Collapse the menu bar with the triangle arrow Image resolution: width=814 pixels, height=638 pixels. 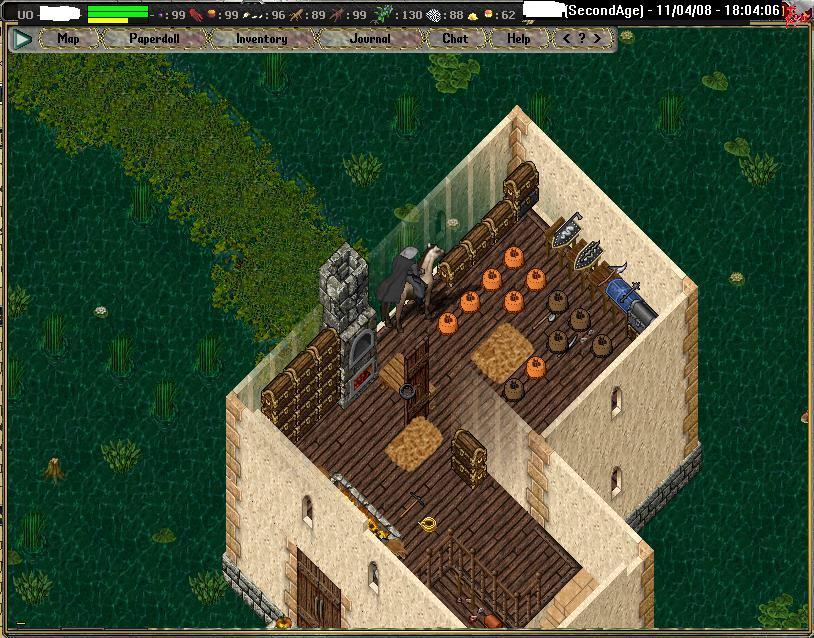(x=23, y=40)
